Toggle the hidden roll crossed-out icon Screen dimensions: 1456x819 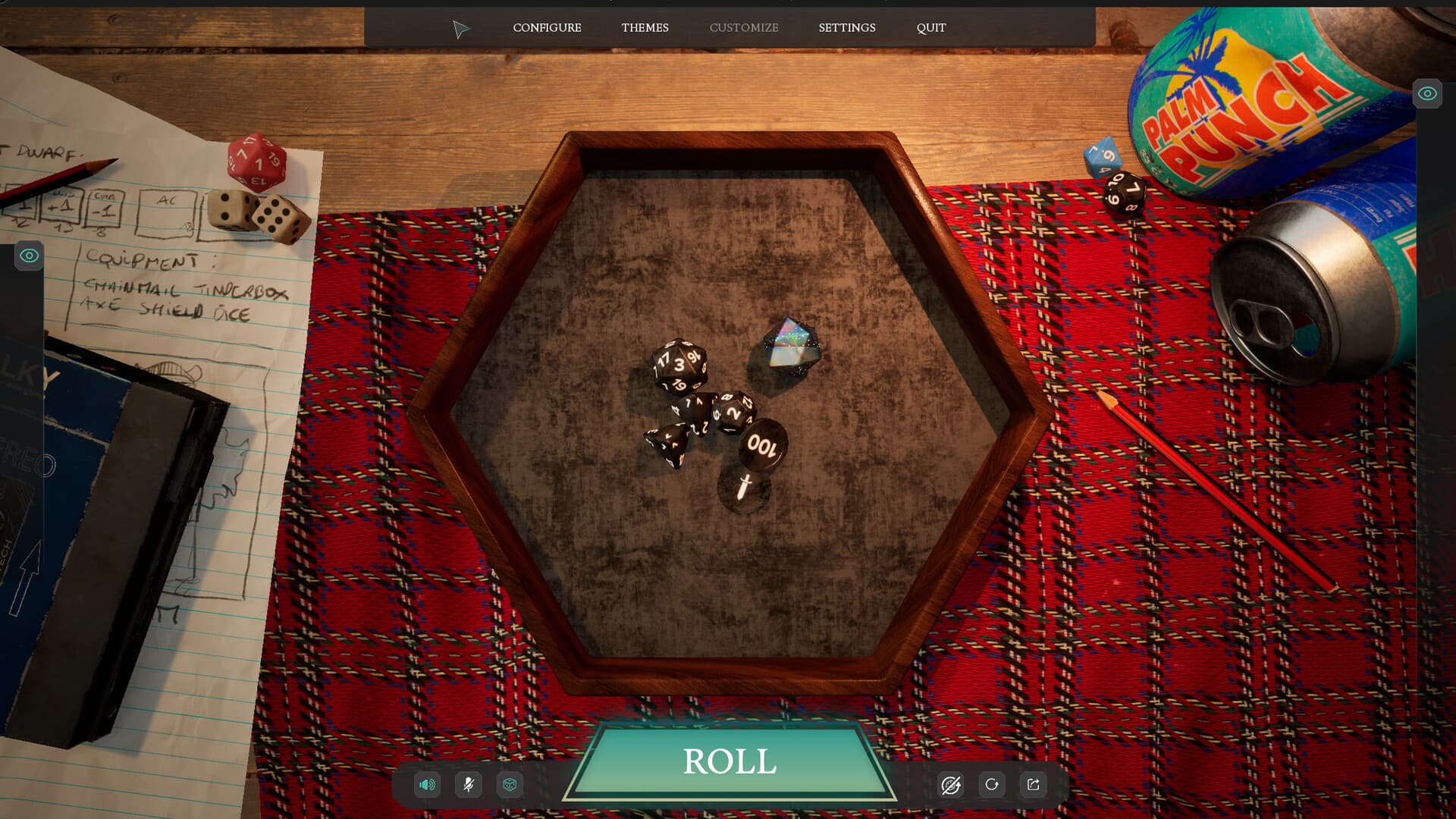[952, 786]
